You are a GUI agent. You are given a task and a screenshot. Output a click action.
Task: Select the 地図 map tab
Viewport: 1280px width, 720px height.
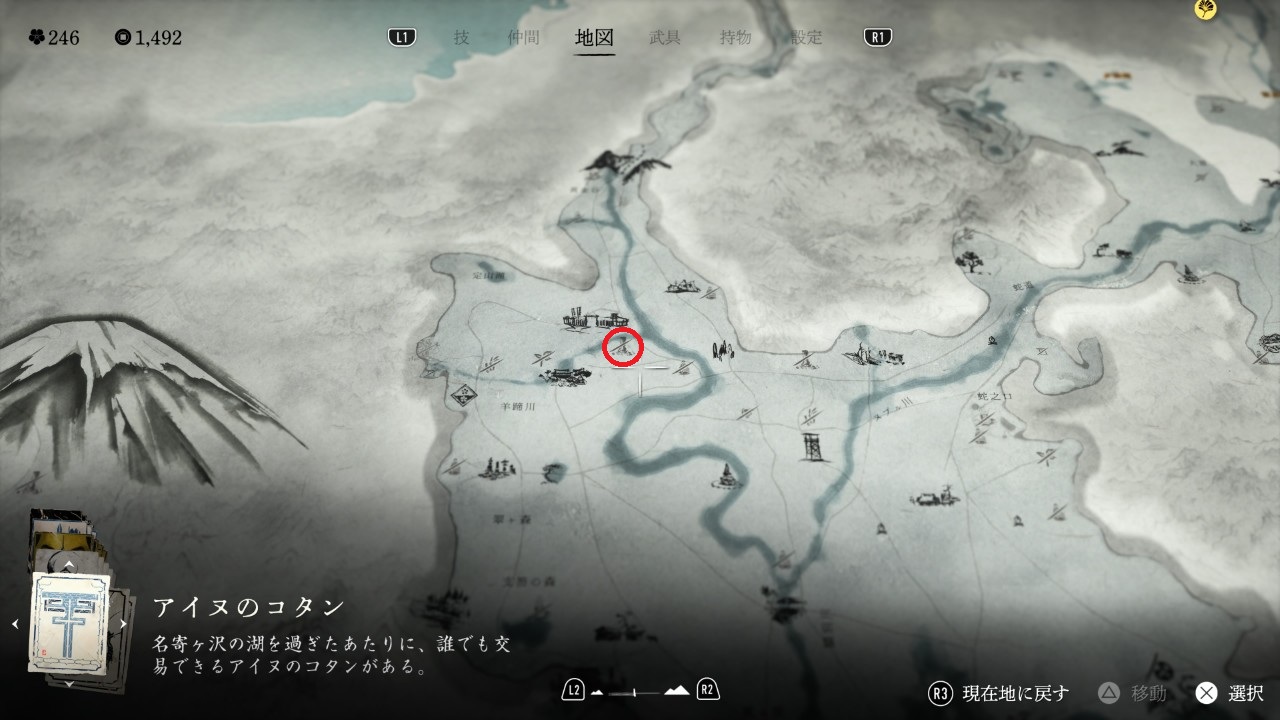point(594,38)
